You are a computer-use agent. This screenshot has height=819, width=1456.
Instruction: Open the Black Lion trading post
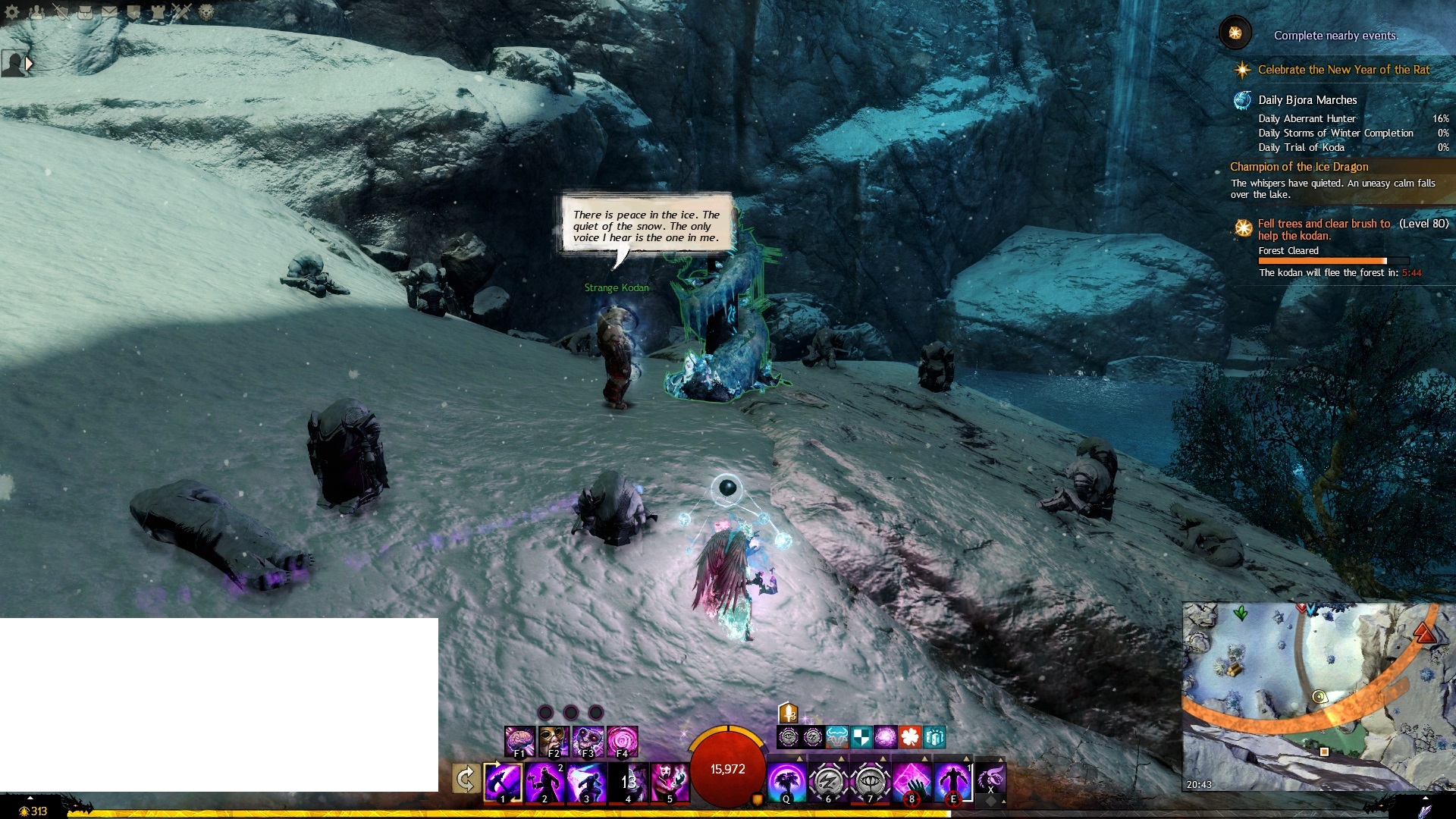(x=206, y=11)
